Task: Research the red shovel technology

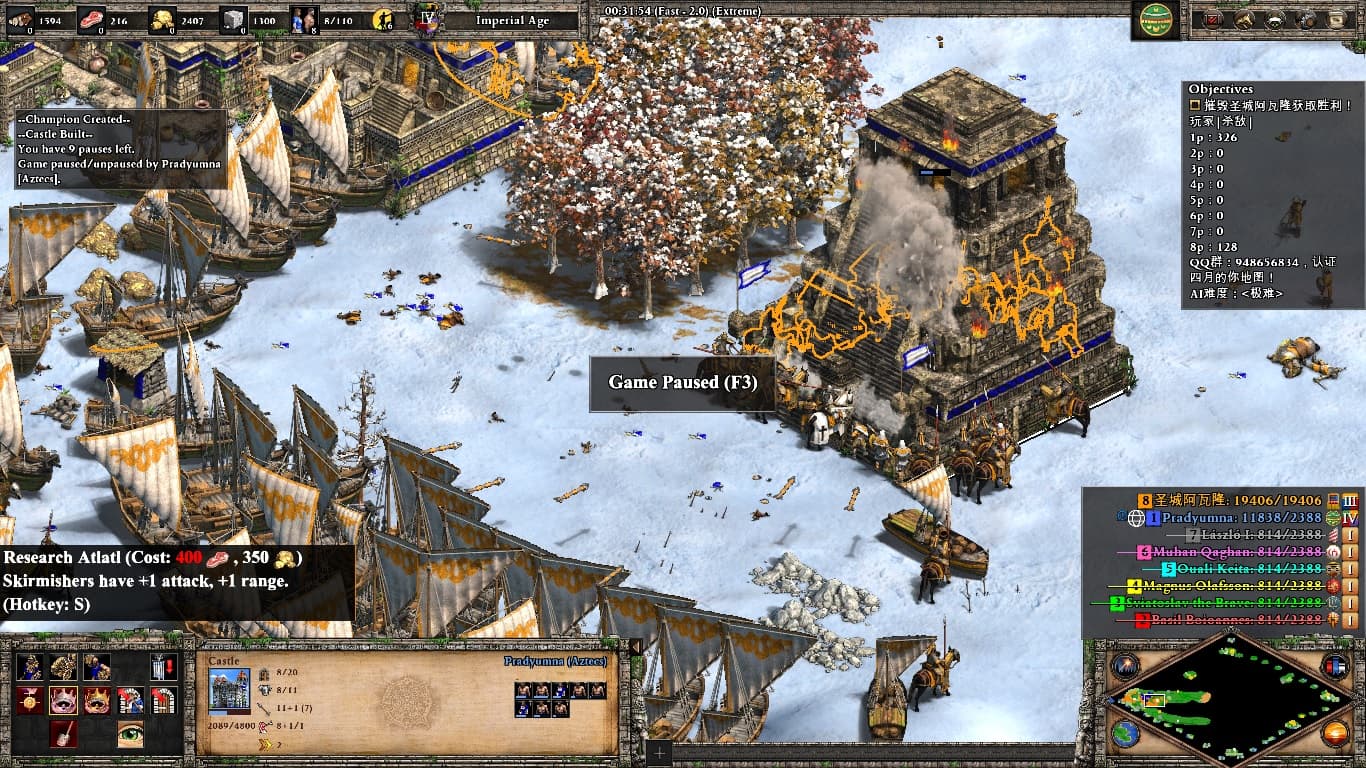Action: point(64,733)
